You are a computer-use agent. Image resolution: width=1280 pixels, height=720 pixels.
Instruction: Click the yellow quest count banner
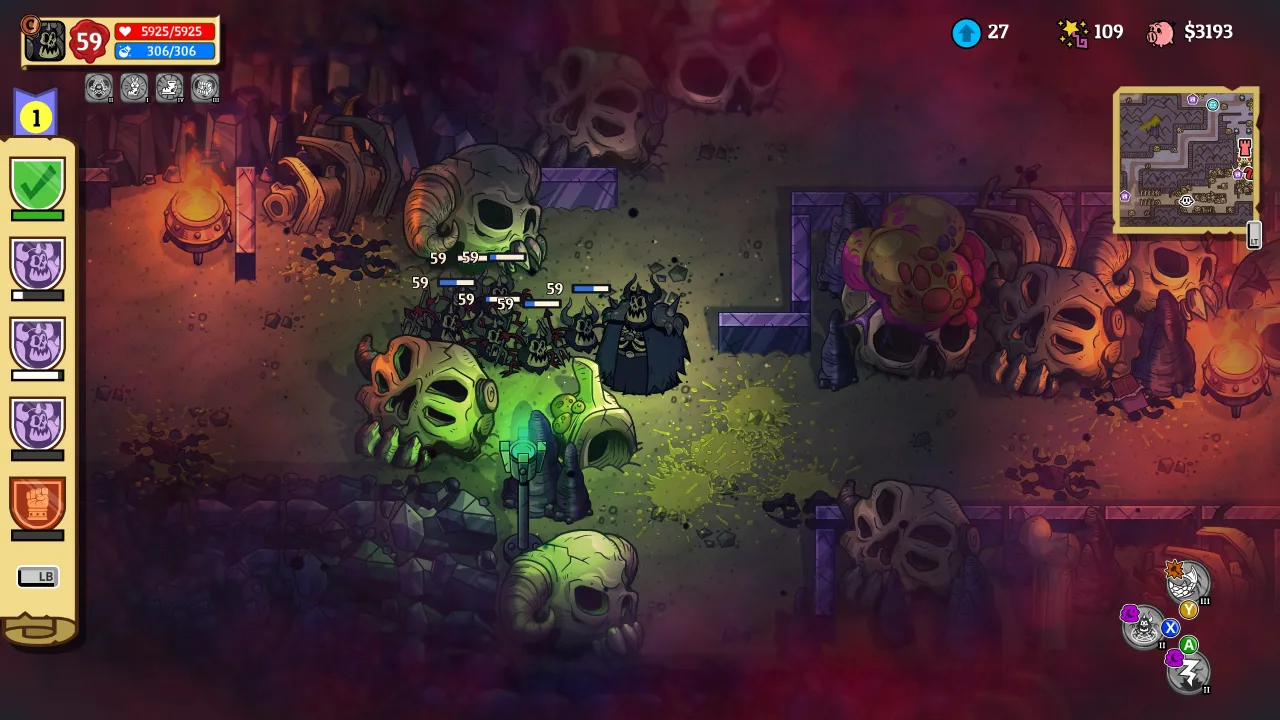pyautogui.click(x=35, y=117)
